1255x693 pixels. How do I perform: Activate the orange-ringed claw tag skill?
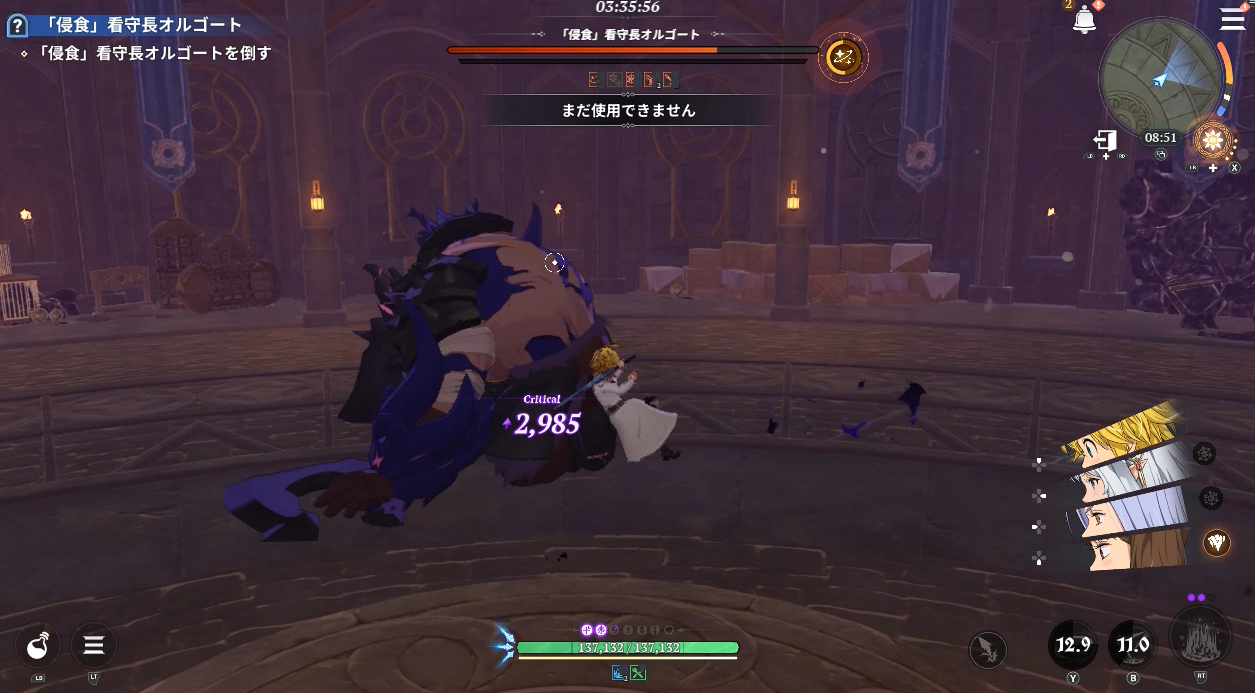[x=1216, y=542]
